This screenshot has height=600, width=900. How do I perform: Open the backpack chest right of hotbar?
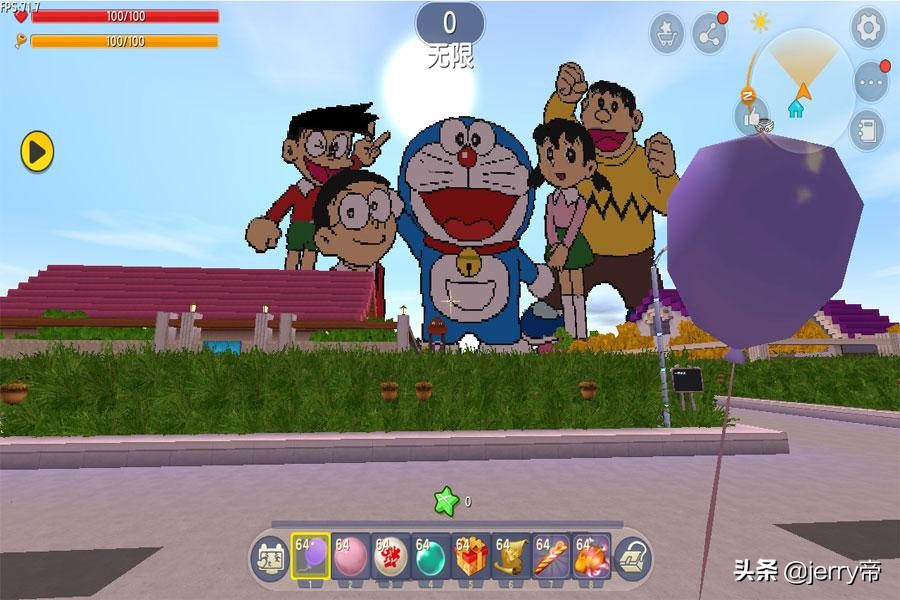point(633,557)
